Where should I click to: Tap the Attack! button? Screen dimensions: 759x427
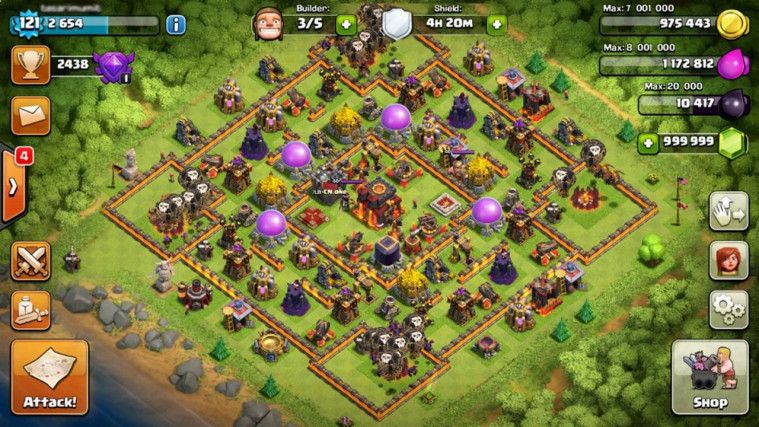pyautogui.click(x=49, y=377)
